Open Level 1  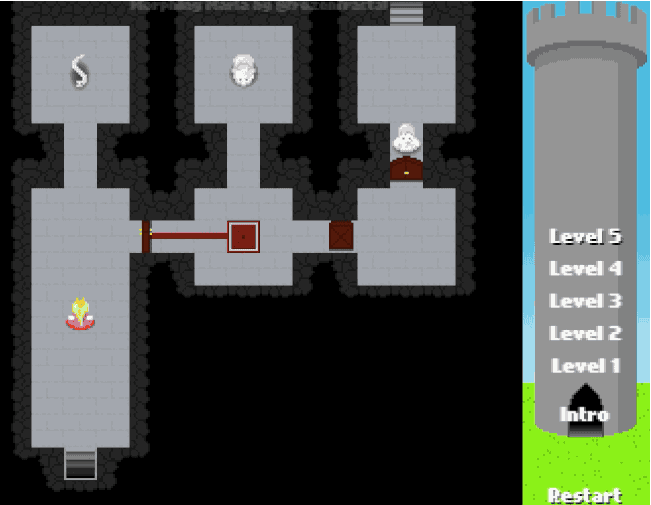tap(585, 366)
